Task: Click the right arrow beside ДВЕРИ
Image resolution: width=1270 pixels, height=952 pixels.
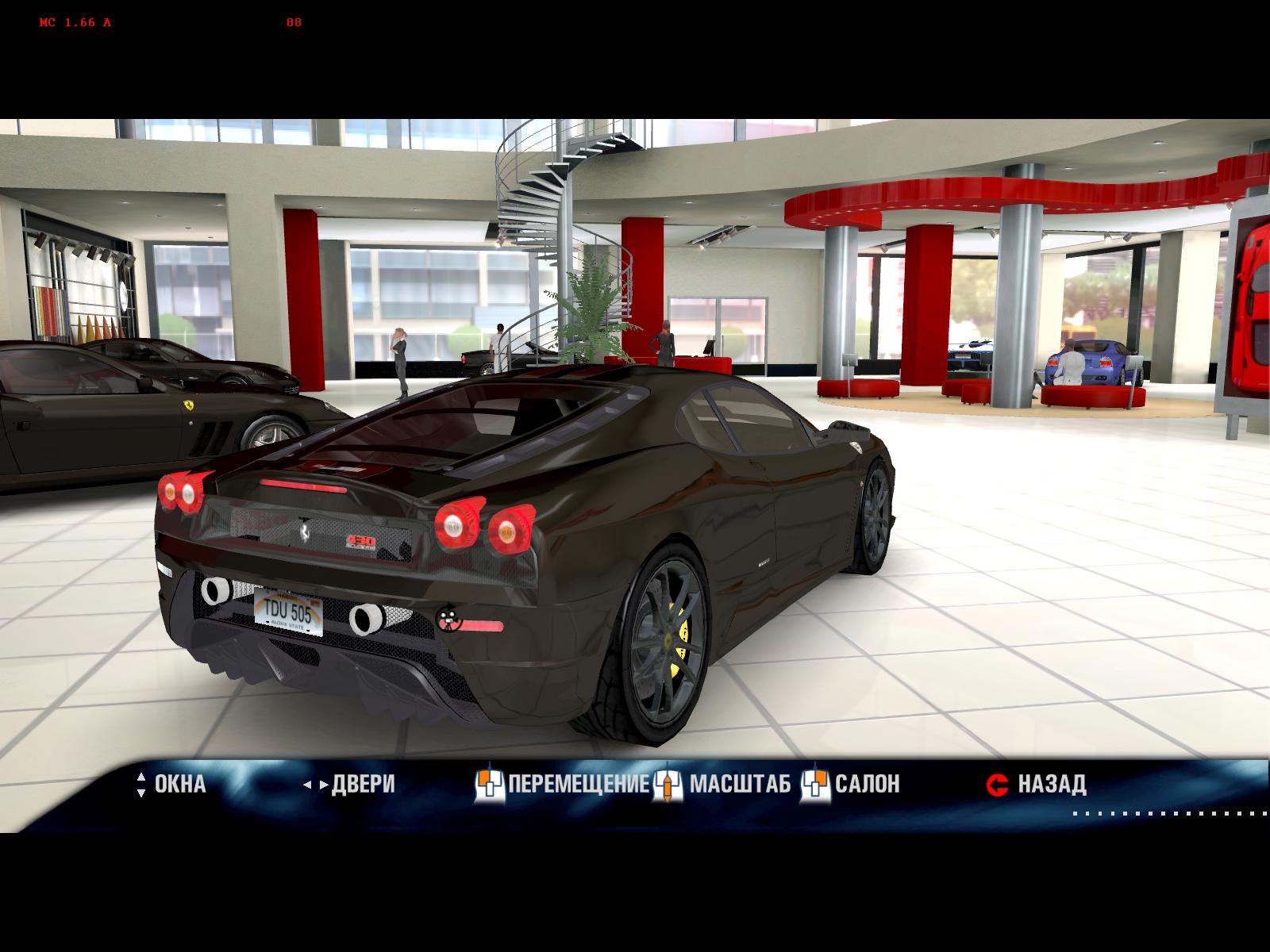Action: point(323,784)
